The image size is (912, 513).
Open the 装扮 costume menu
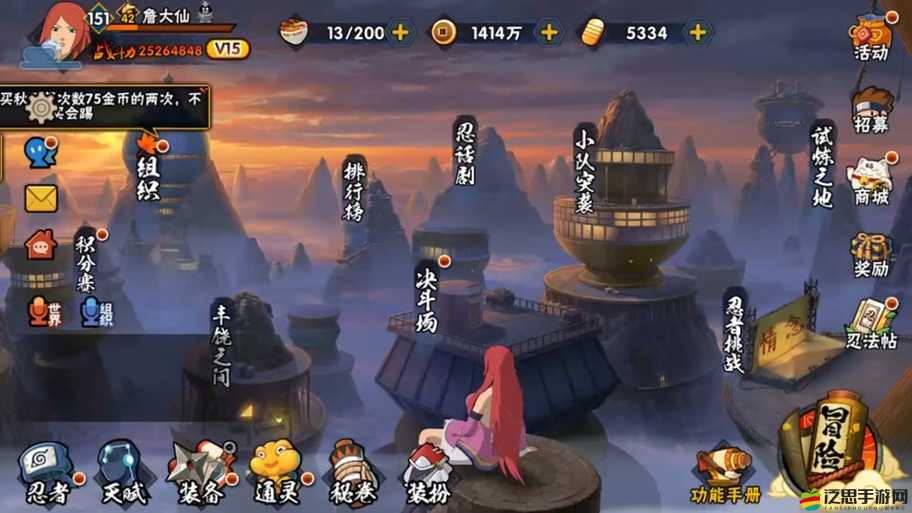428,472
